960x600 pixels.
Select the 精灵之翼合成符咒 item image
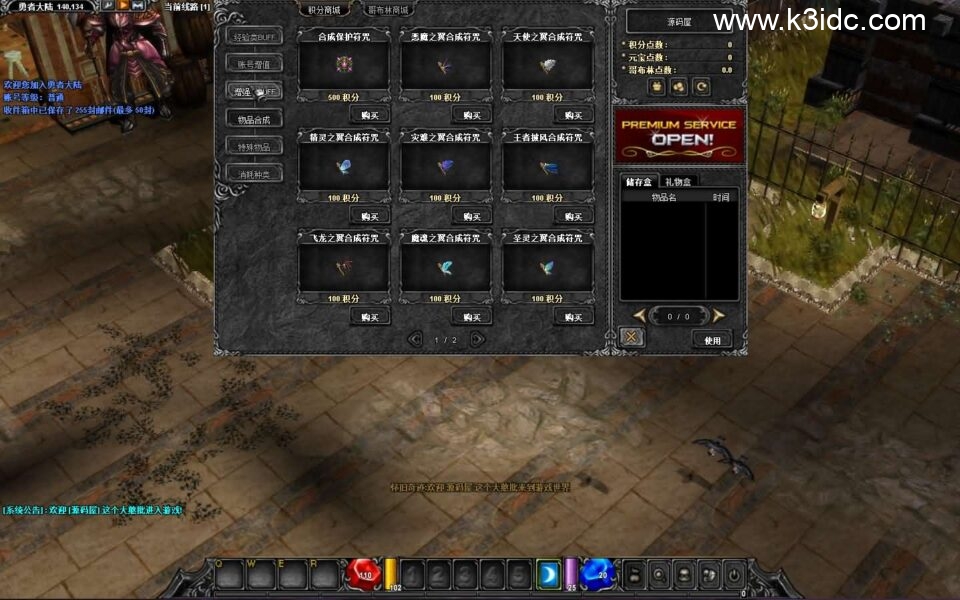pyautogui.click(x=344, y=166)
